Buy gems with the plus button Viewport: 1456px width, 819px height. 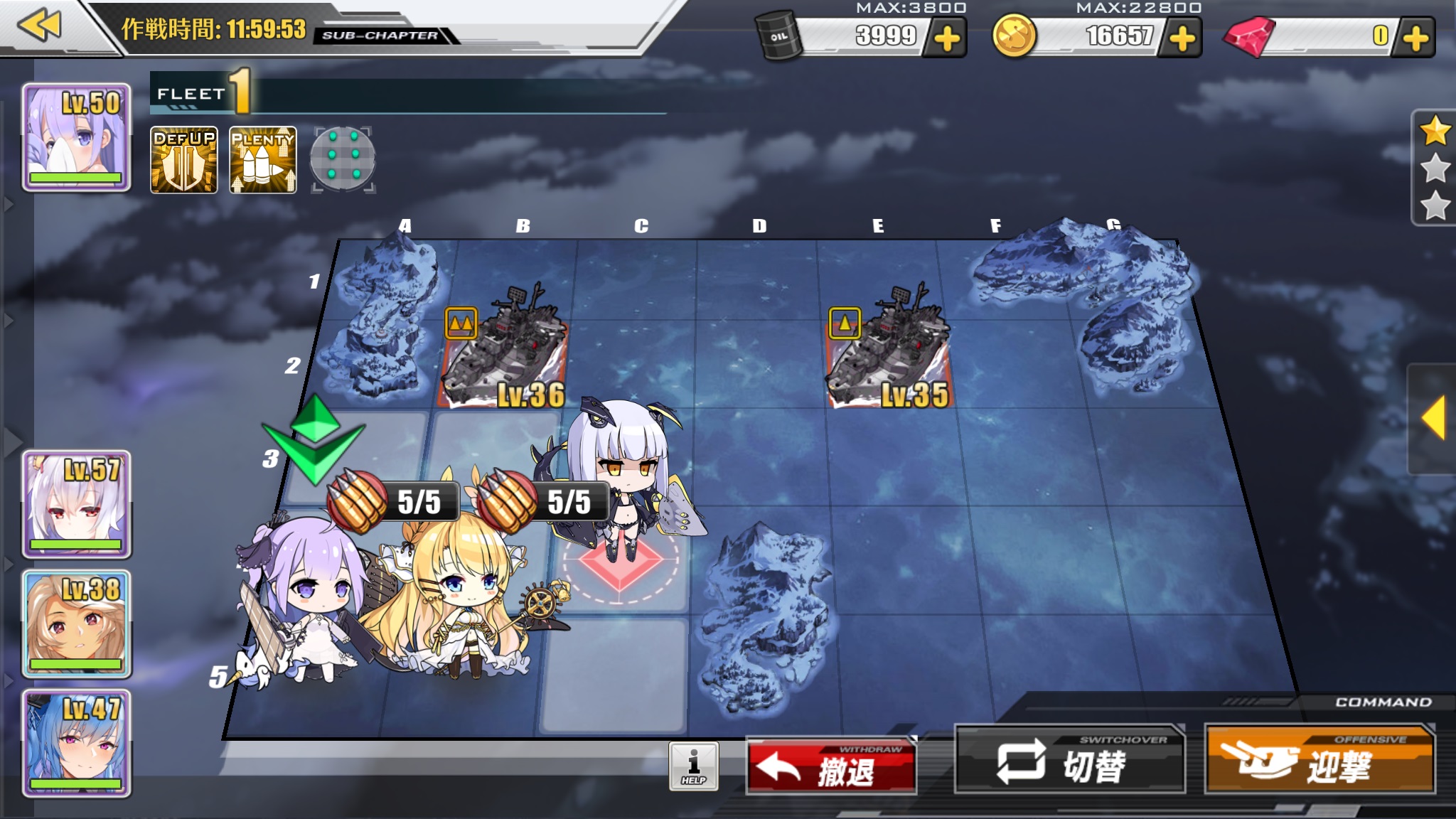click(1415, 38)
